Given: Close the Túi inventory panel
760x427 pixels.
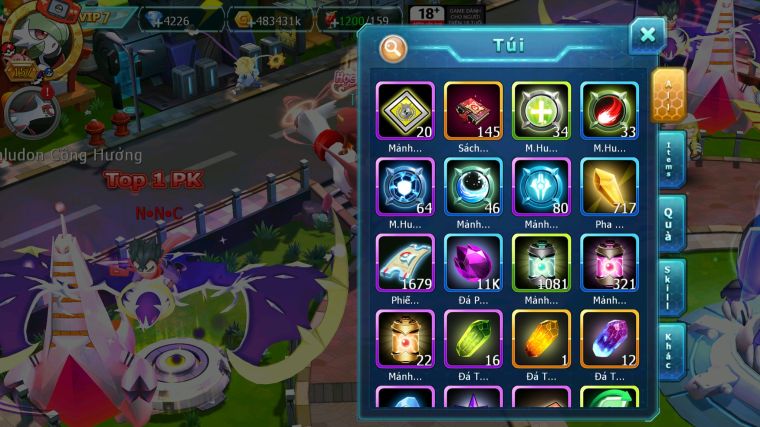Looking at the screenshot, I should [647, 36].
